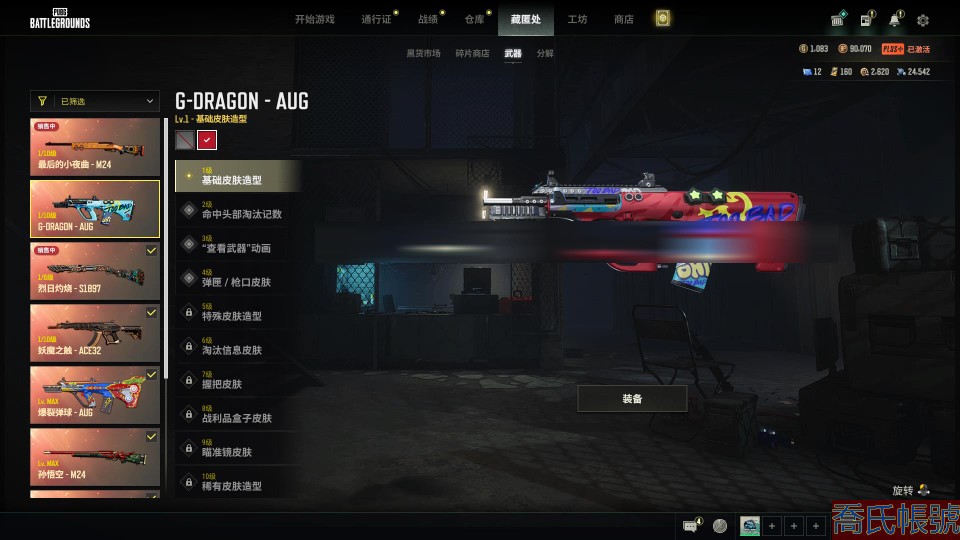Image resolution: width=960 pixels, height=540 pixels.
Task: Select the 最后的小夜曲 - M24 skin
Action: [x=95, y=147]
